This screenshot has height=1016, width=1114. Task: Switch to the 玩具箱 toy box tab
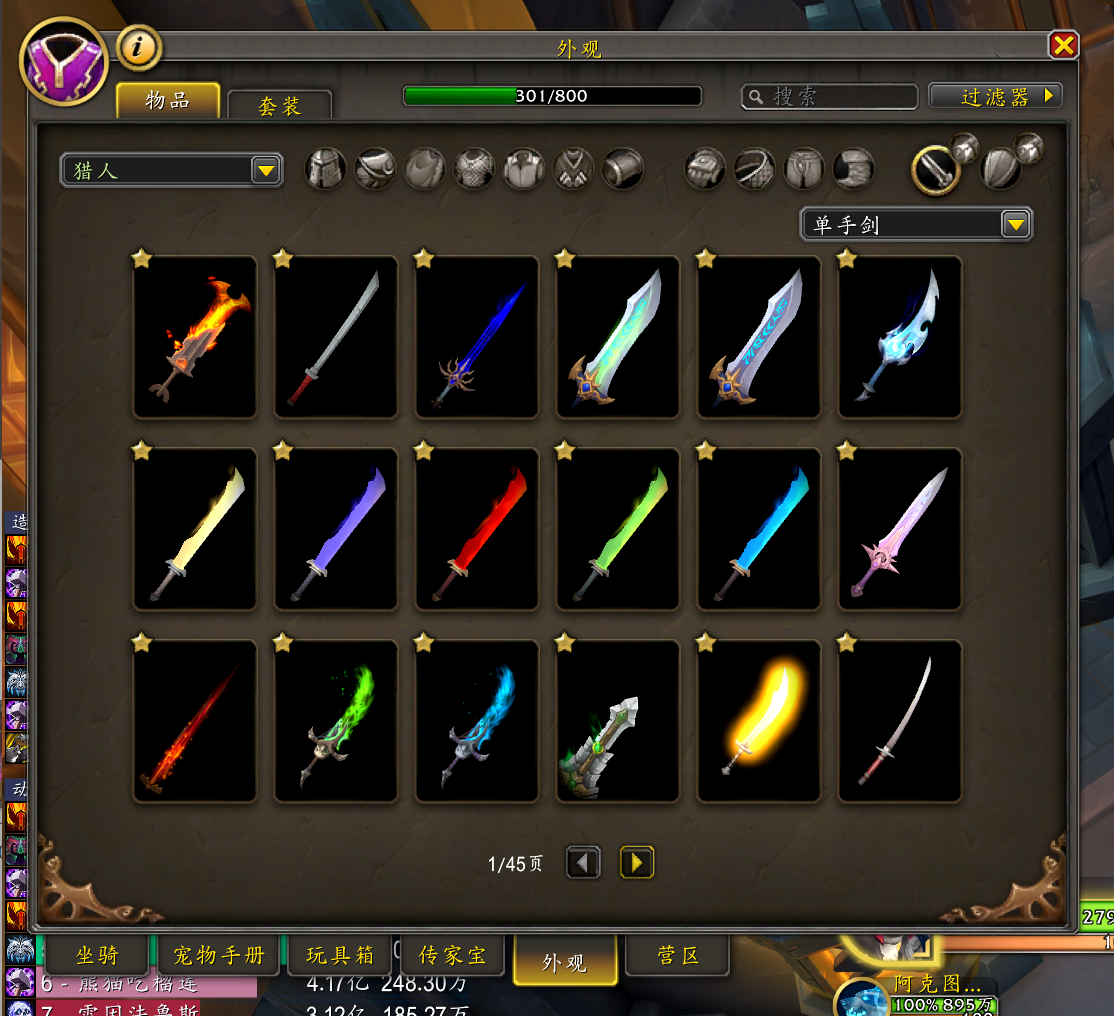[x=339, y=955]
